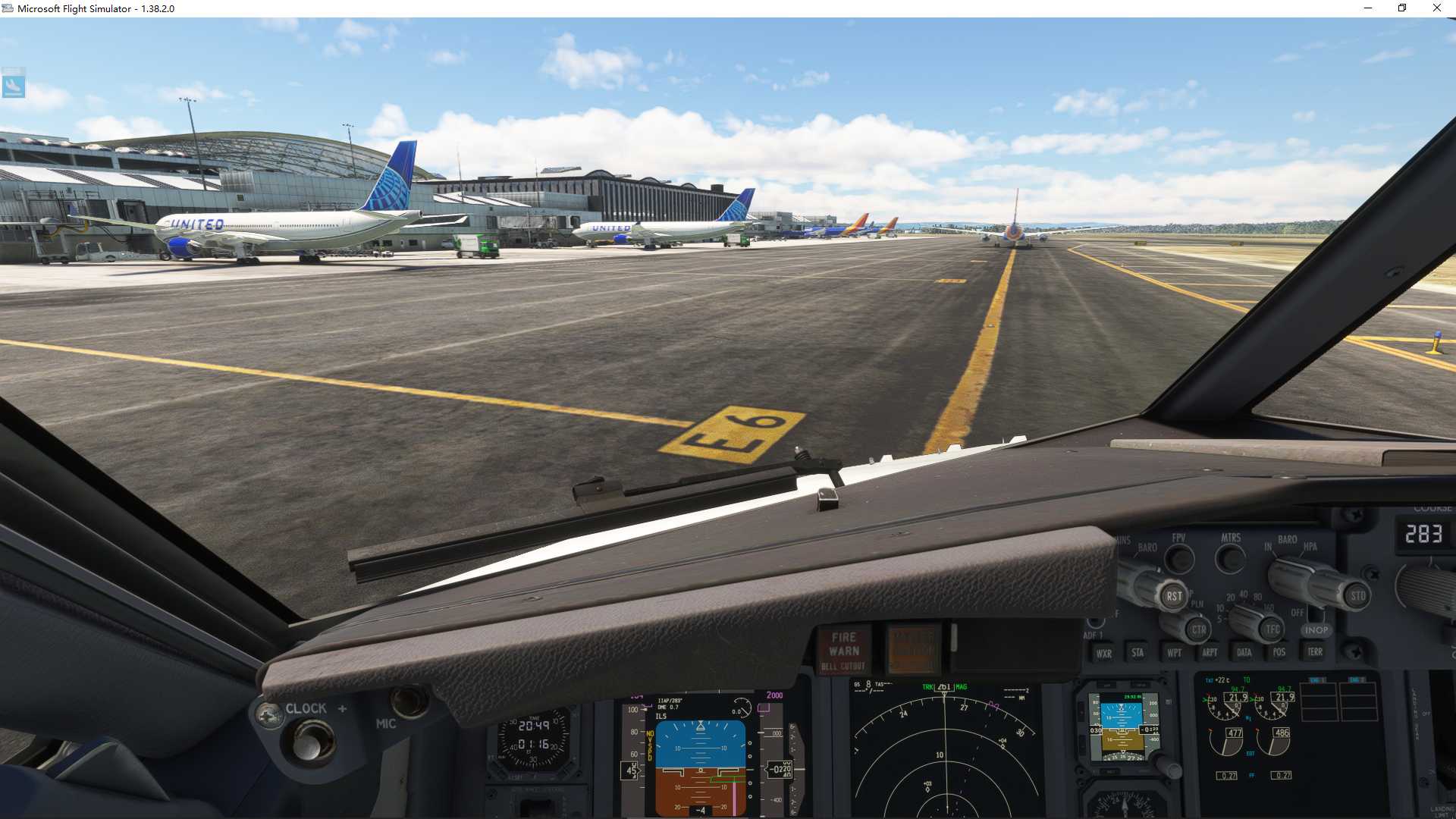
Task: Toggle the ADF 1 selector switch
Action: pyautogui.click(x=1094, y=620)
